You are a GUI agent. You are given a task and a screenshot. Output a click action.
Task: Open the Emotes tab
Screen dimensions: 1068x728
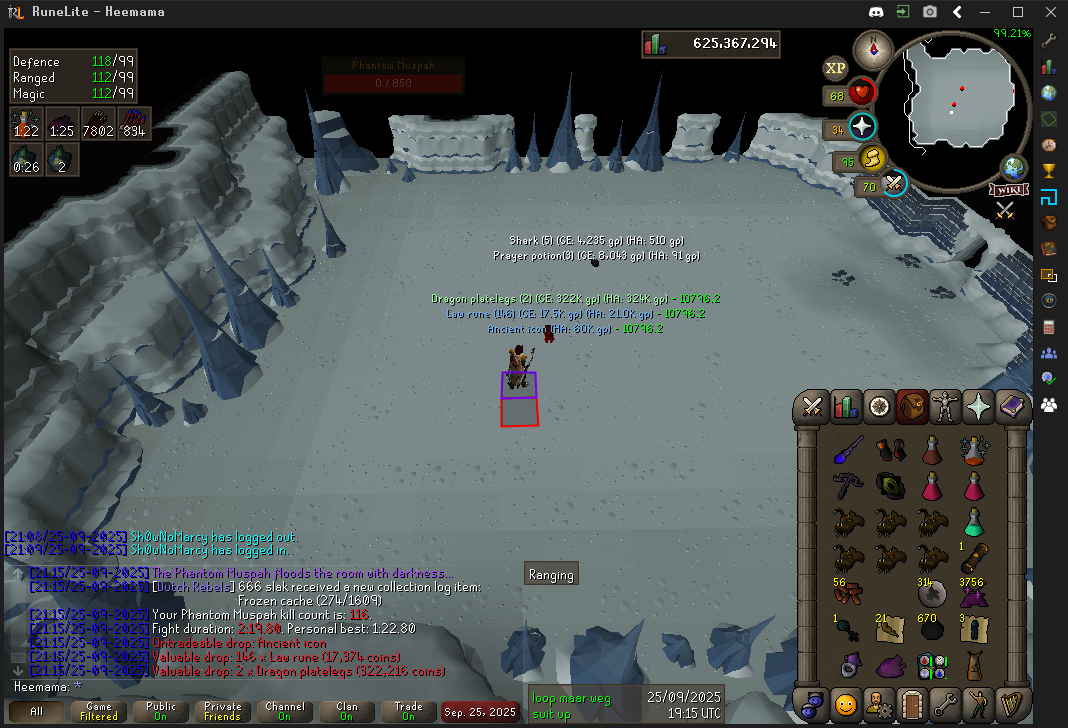click(x=846, y=703)
